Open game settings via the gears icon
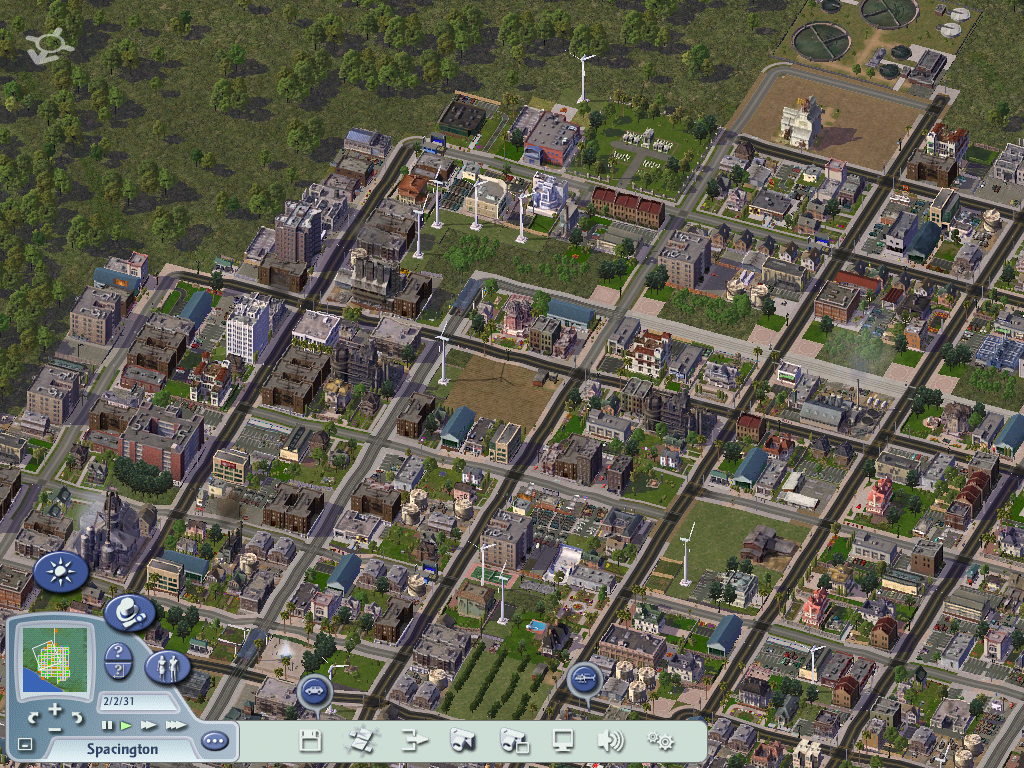 tap(660, 741)
